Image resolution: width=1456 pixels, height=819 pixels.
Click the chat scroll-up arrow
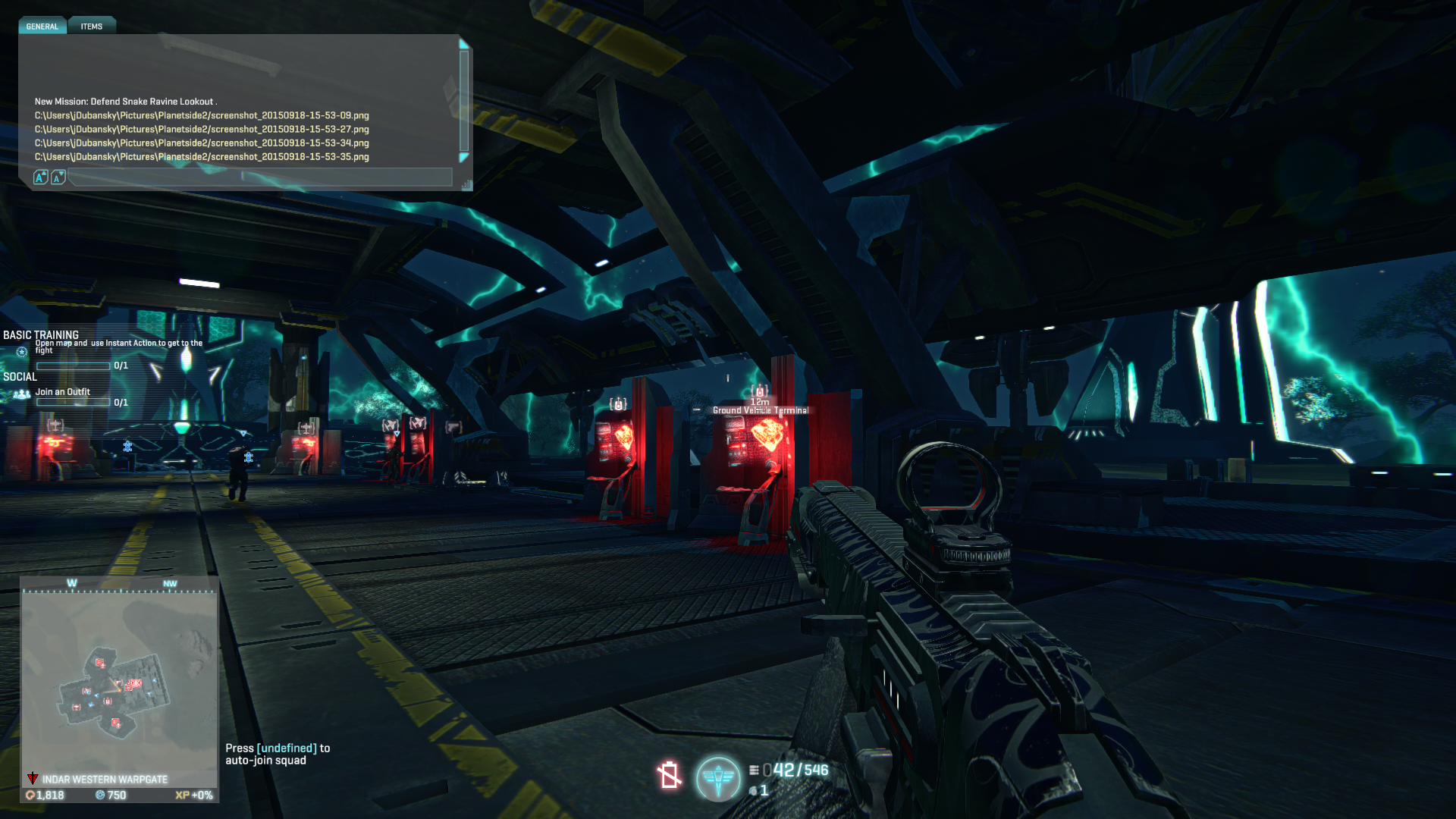464,45
